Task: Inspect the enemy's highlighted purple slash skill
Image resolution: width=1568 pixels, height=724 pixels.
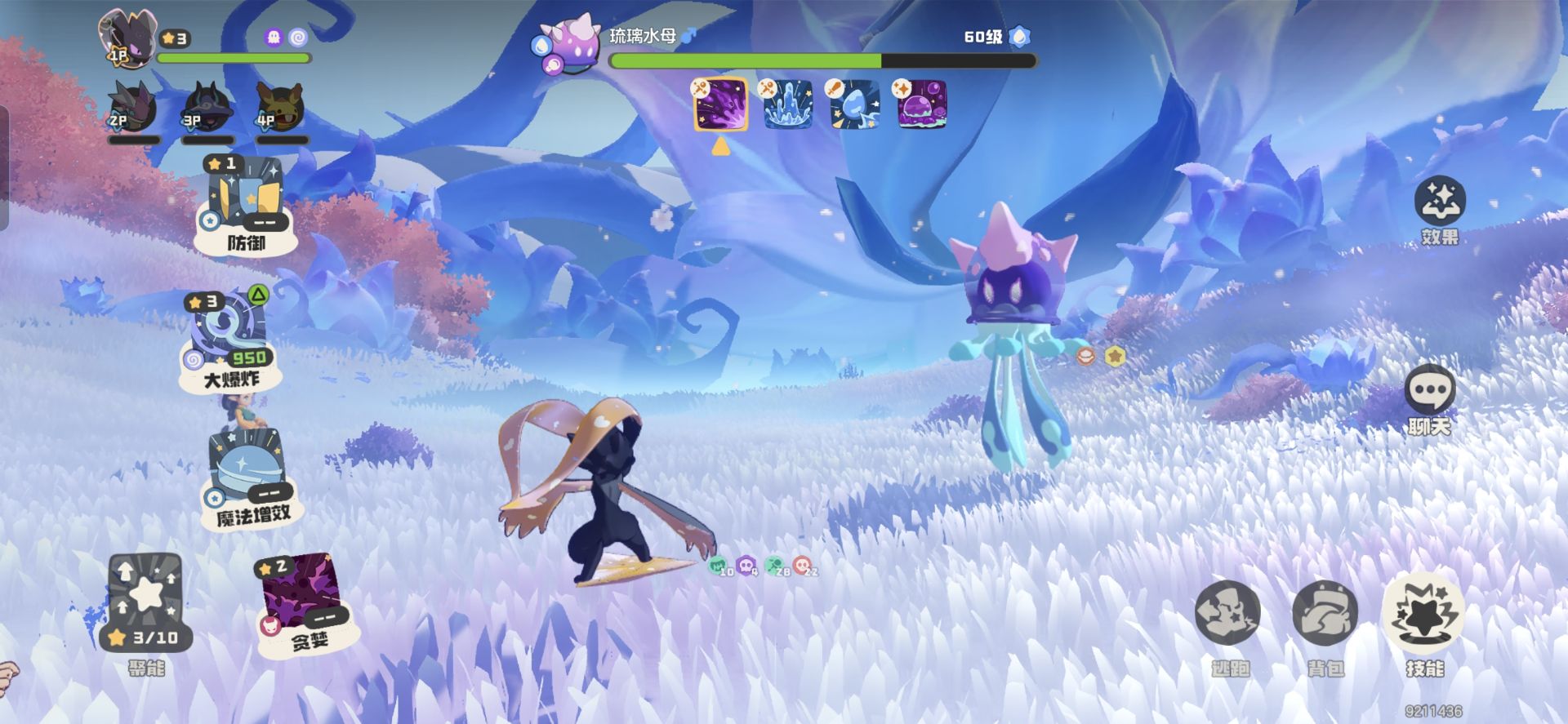Action: [x=719, y=104]
